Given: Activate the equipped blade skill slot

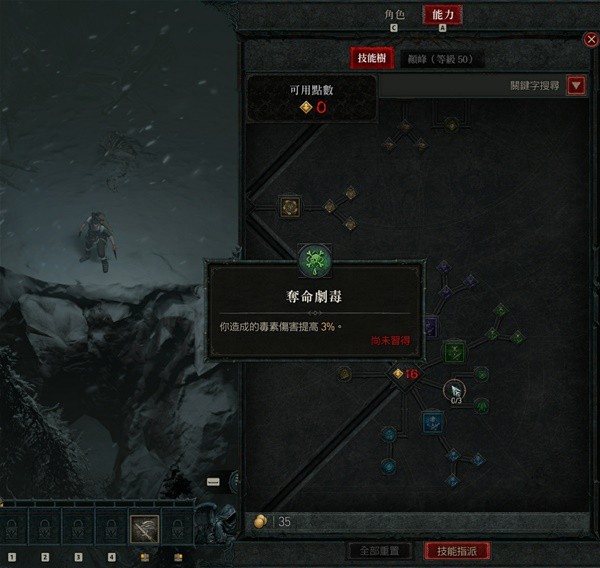Looking at the screenshot, I should pos(144,526).
